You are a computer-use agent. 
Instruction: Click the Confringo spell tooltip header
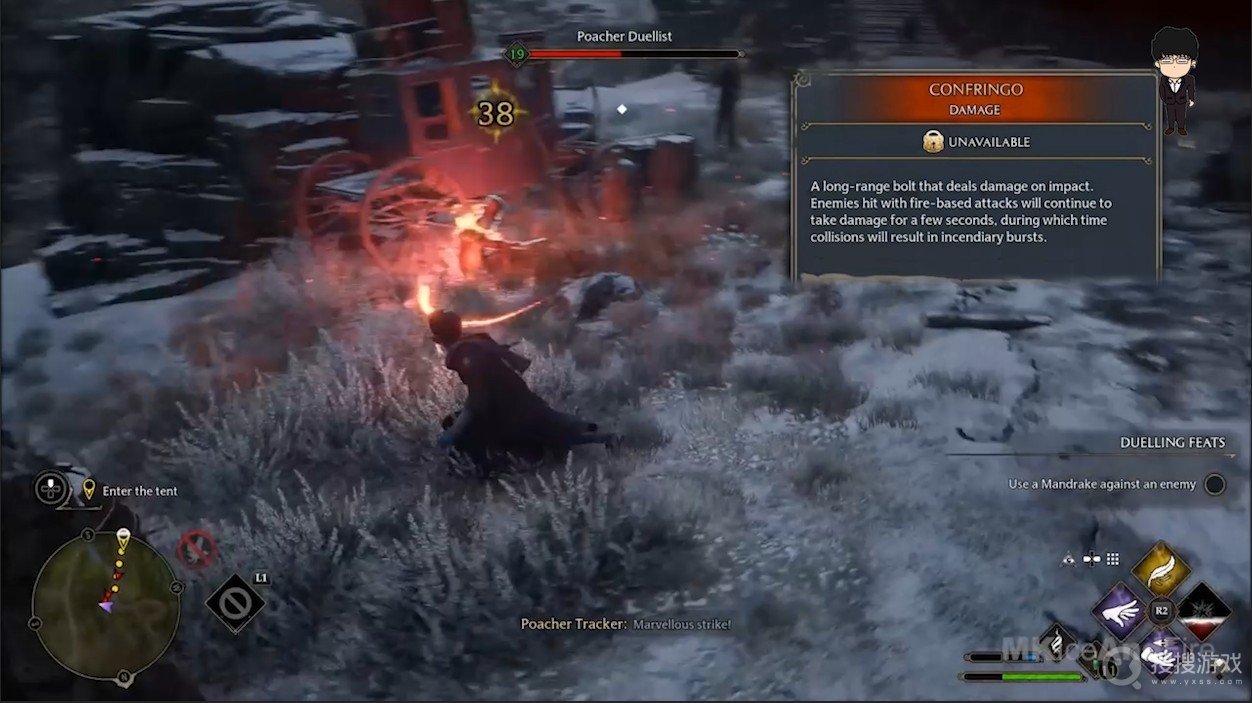point(976,97)
